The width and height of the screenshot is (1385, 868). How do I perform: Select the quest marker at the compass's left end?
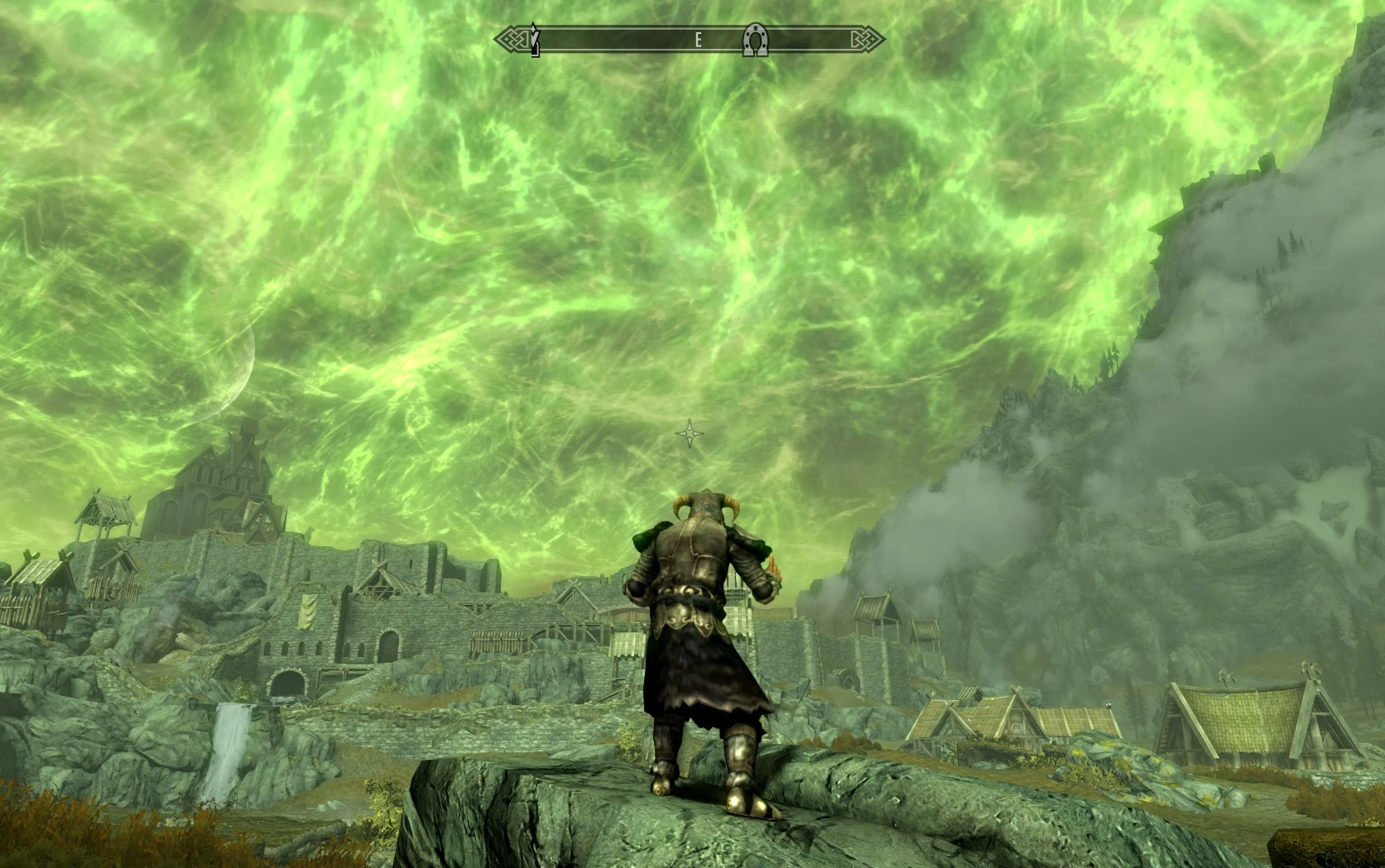click(x=535, y=41)
